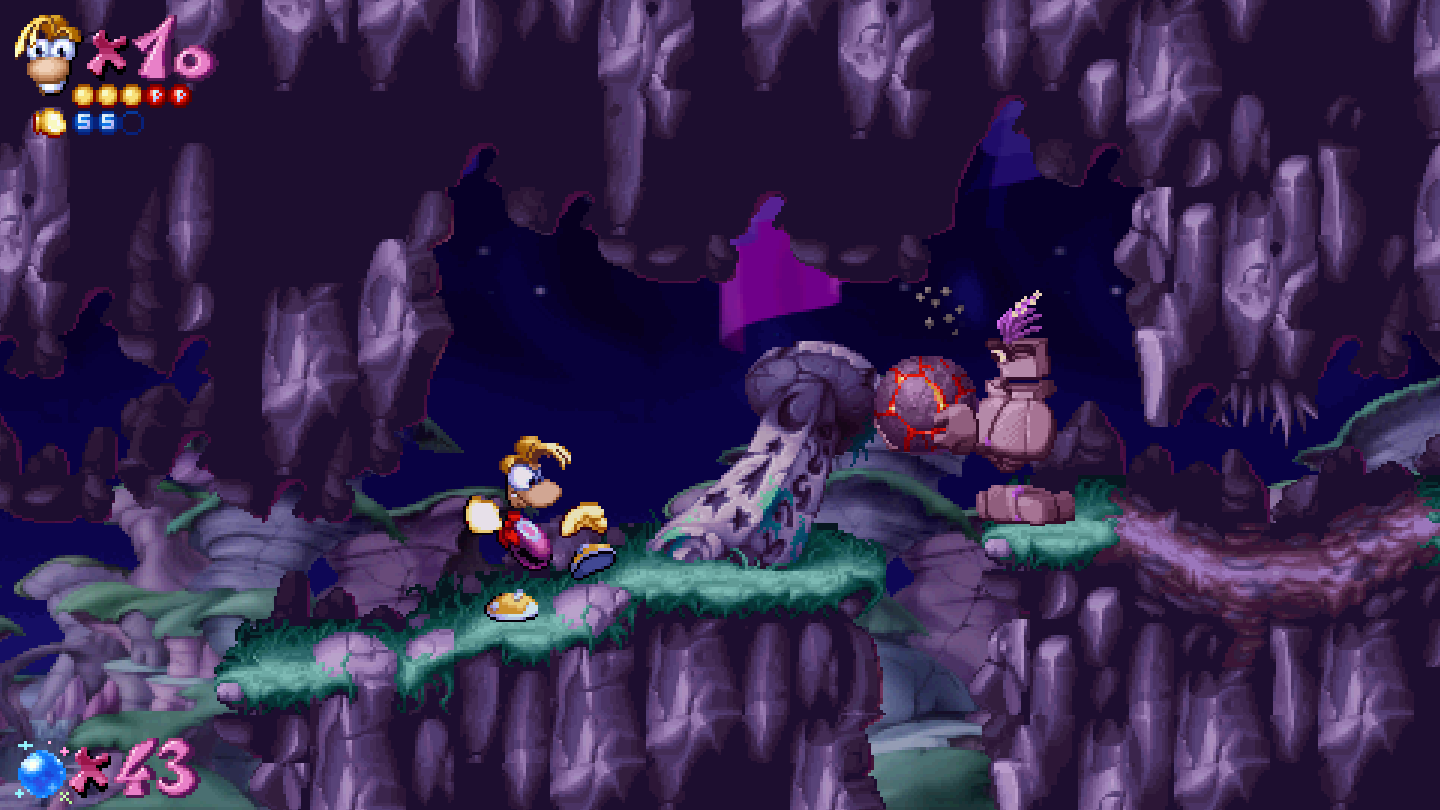Click the plate of food power-up

pos(513,603)
